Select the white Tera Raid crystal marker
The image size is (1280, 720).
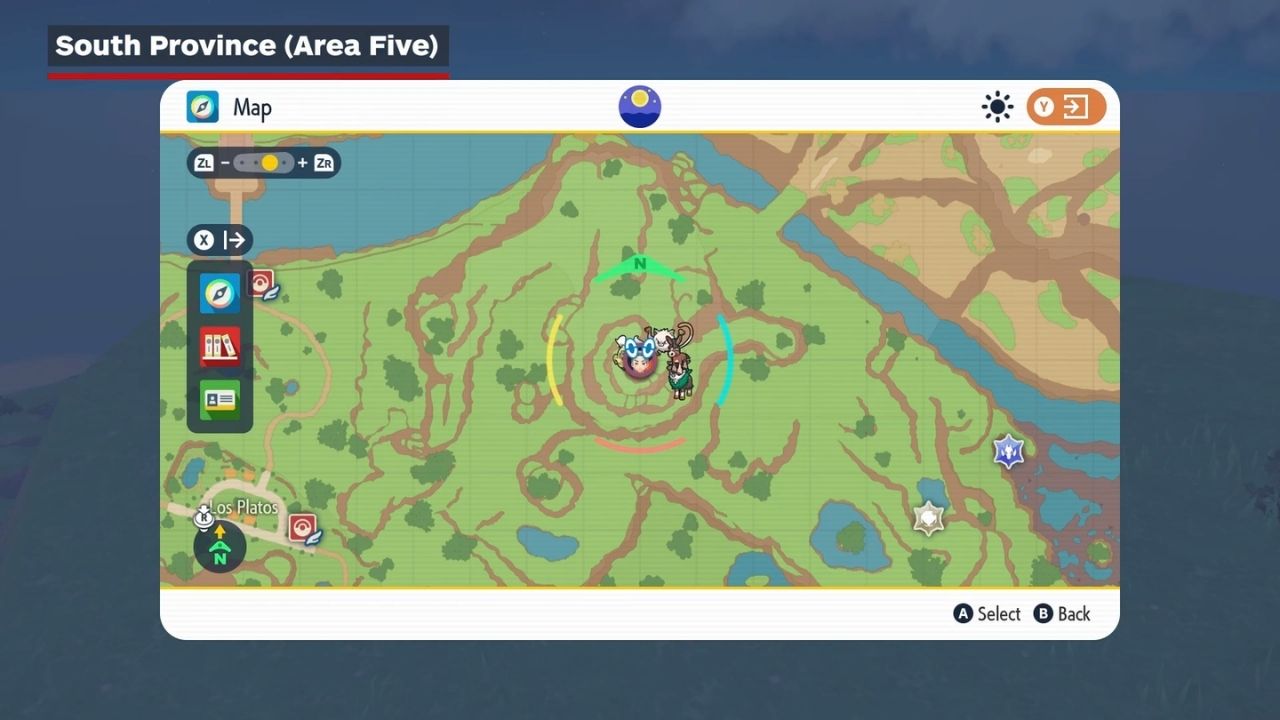click(929, 518)
